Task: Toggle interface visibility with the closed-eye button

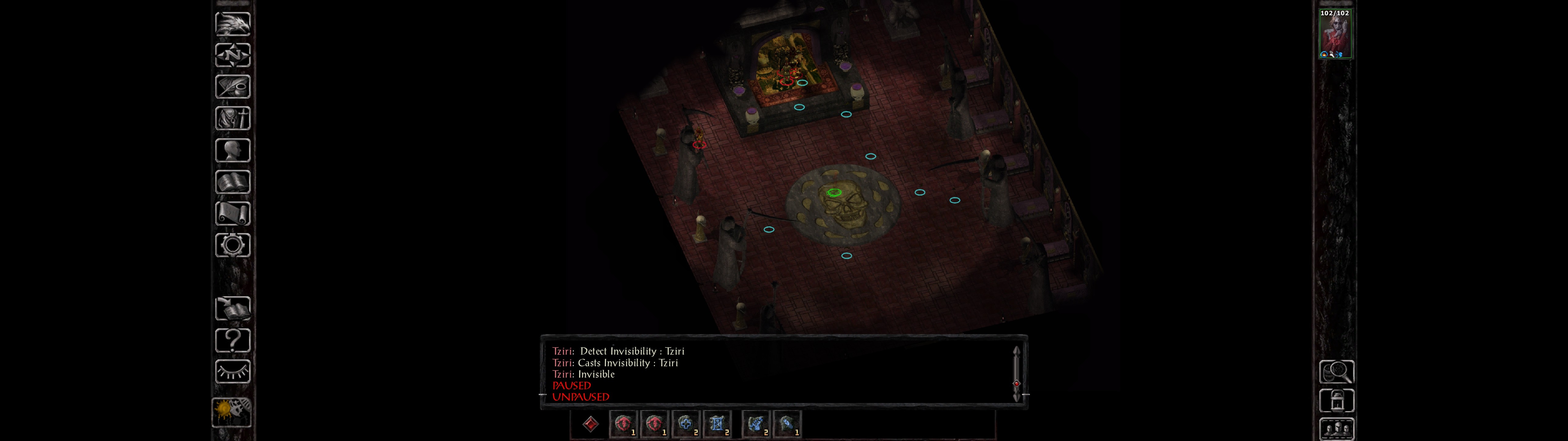Action: tap(232, 371)
